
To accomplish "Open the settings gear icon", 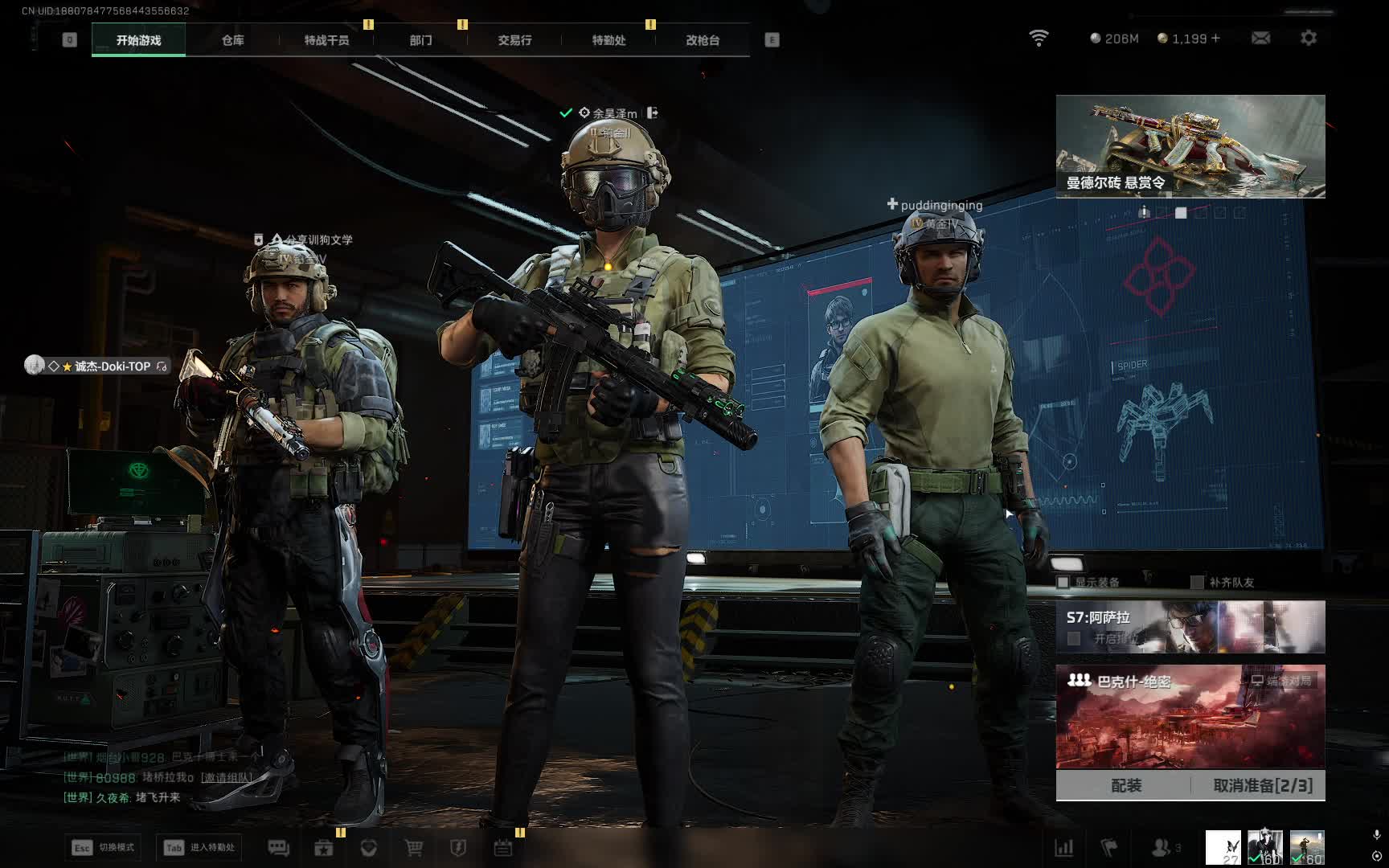I will (1309, 38).
